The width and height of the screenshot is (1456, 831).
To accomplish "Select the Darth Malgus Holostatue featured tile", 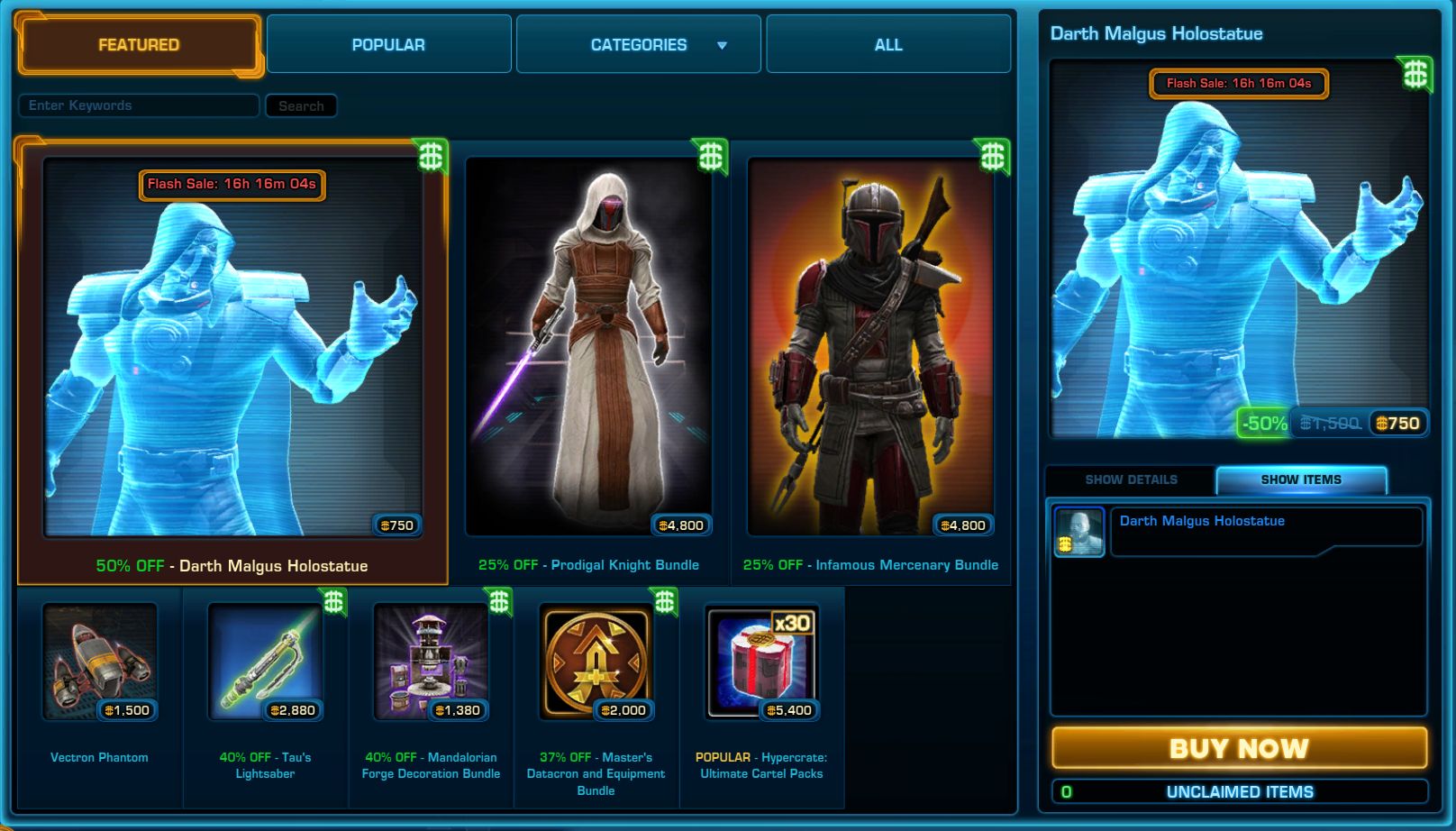I will [232, 361].
